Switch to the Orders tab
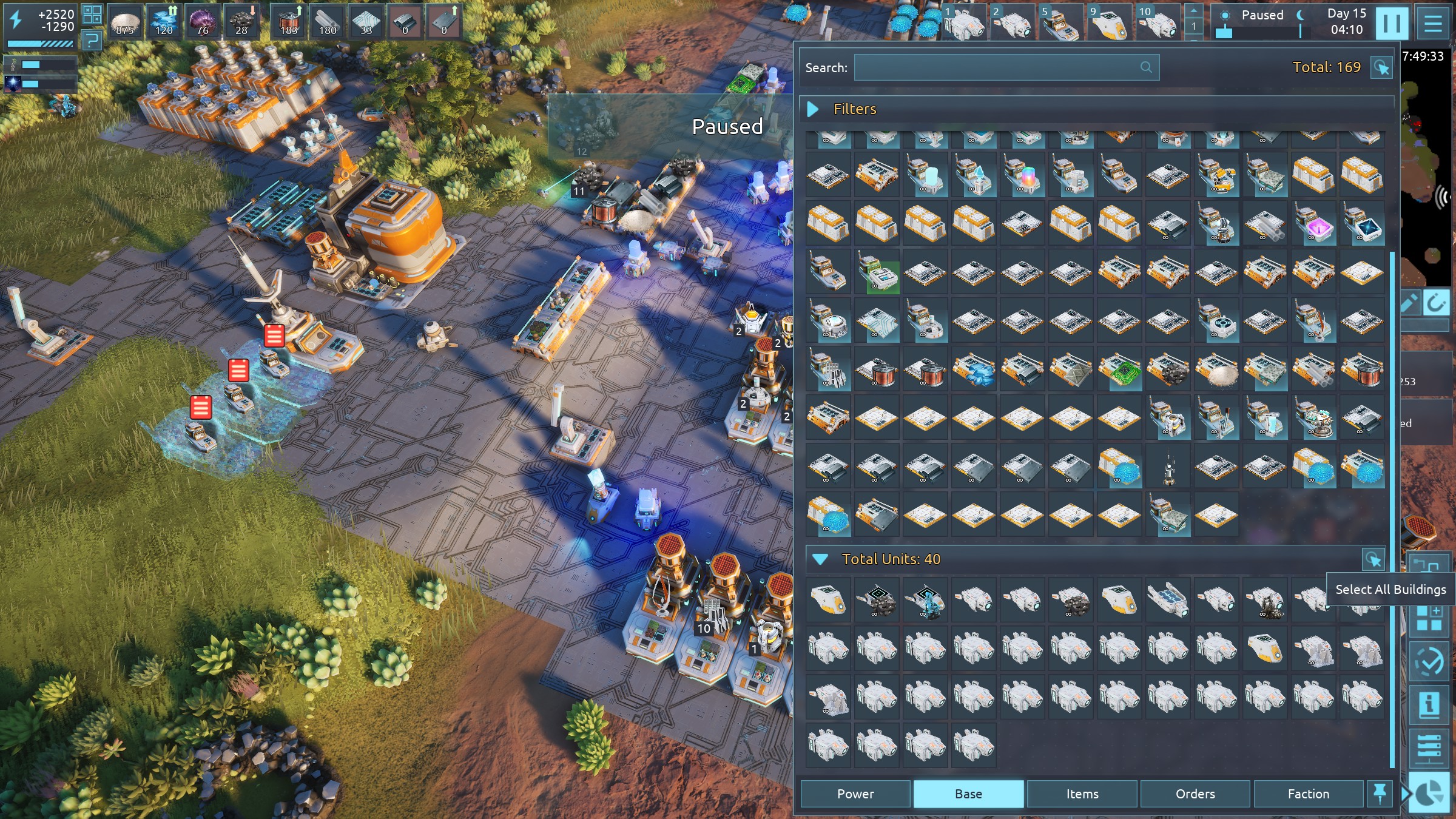The width and height of the screenshot is (1456, 819). point(1195,794)
